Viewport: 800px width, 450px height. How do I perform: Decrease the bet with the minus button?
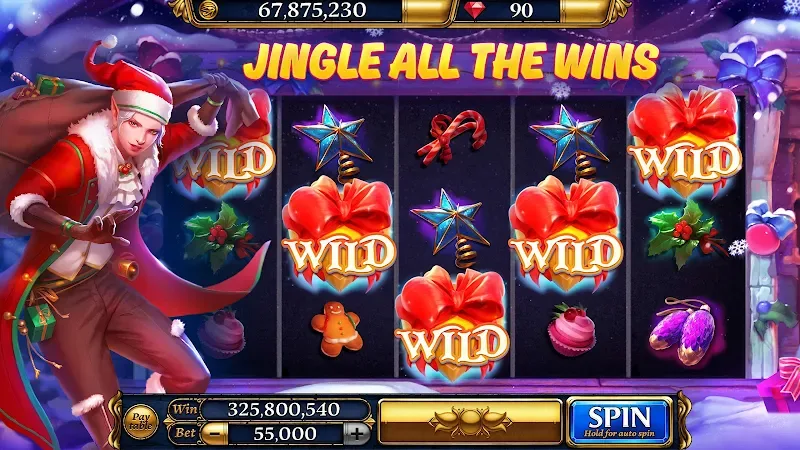coord(214,434)
